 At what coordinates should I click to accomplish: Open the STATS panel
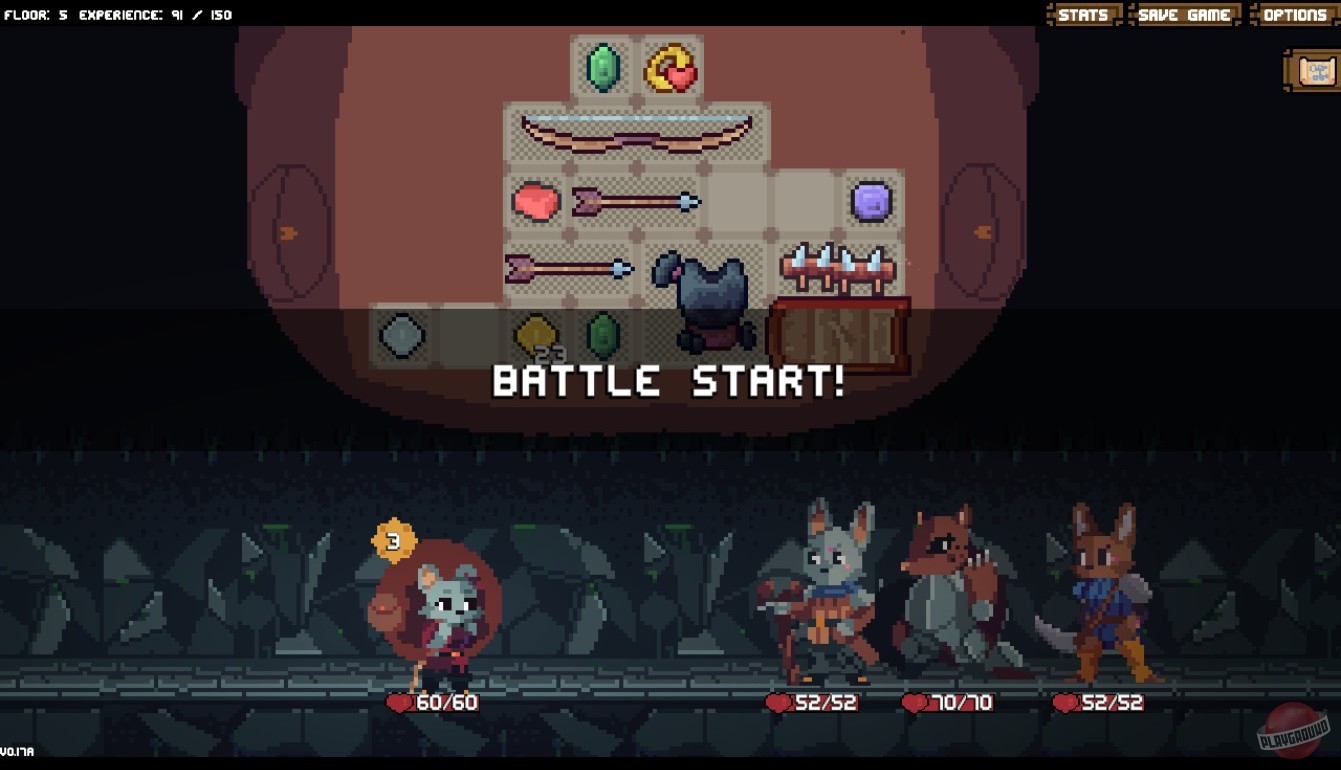(x=1083, y=14)
